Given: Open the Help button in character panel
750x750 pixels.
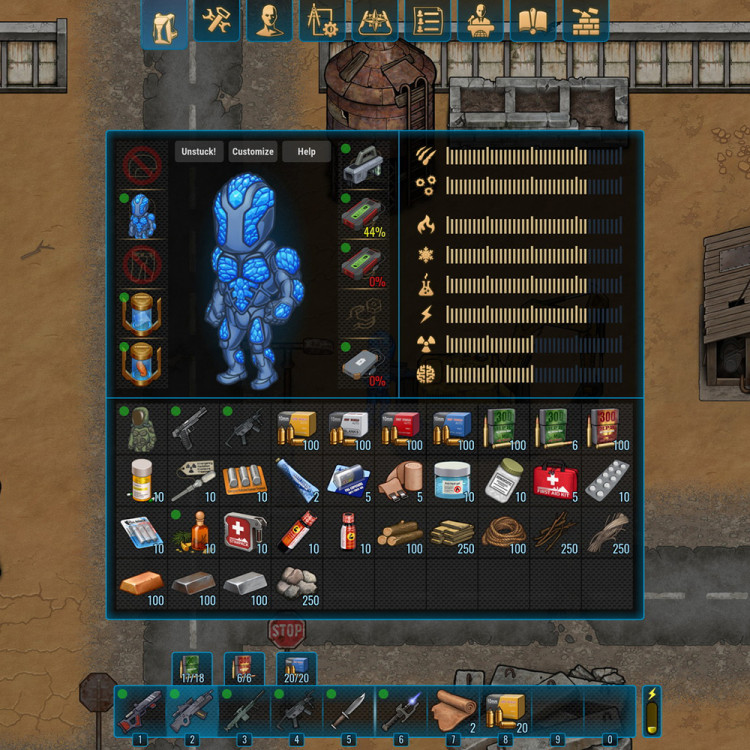Looking at the screenshot, I should pyautogui.click(x=306, y=152).
